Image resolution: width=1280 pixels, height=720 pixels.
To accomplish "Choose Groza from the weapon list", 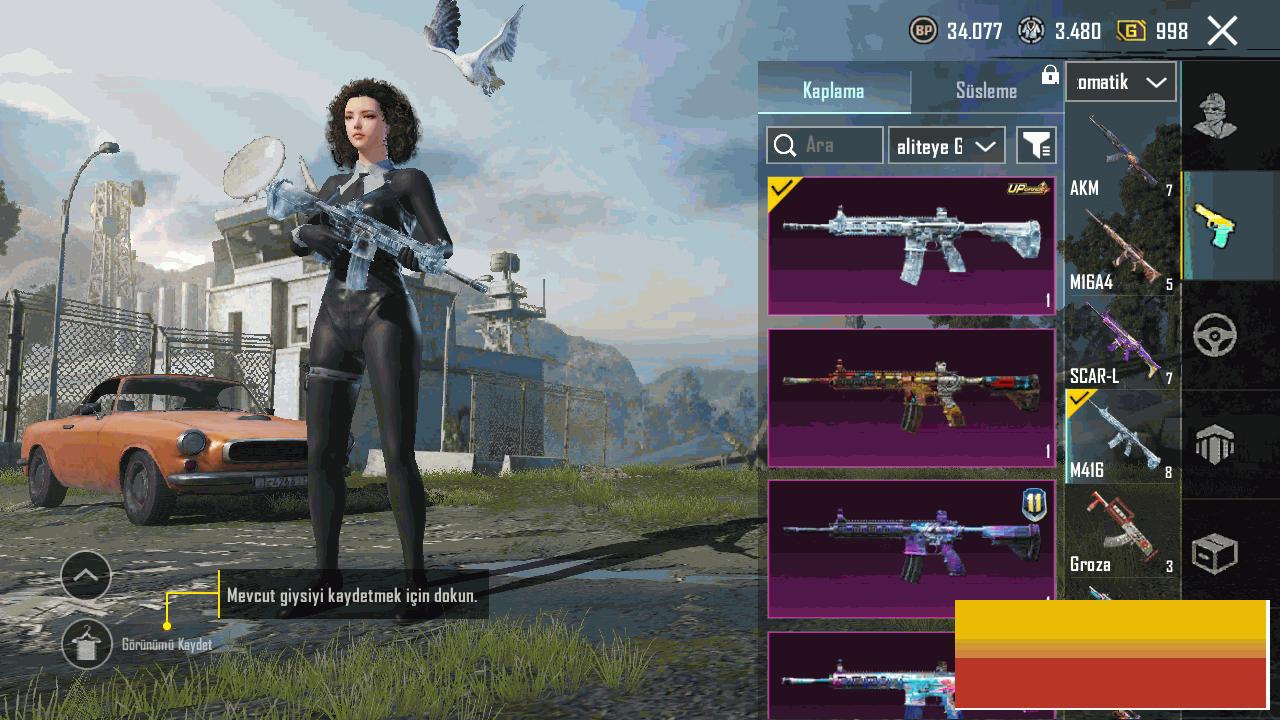I will click(1122, 531).
